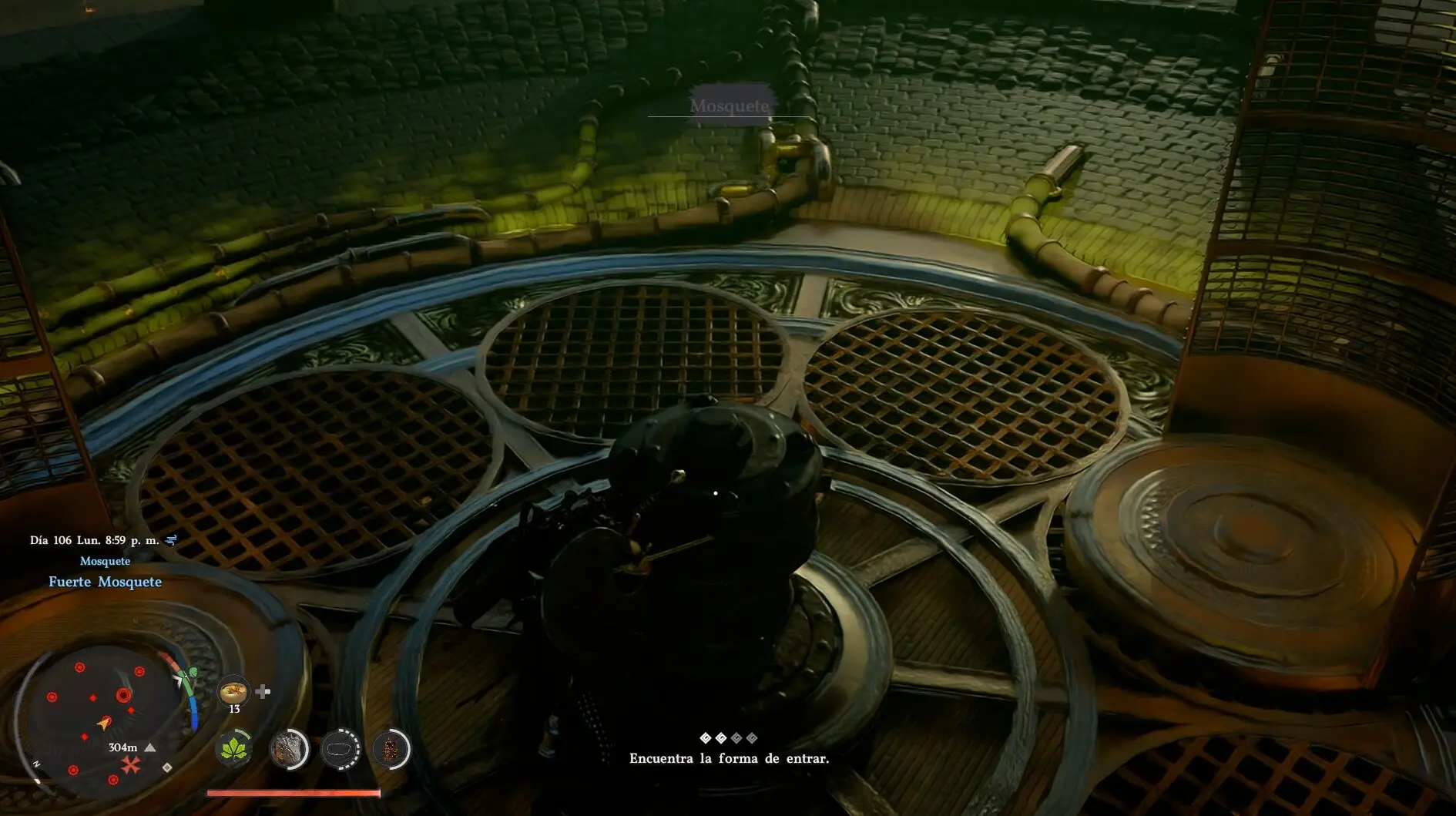Click the grey plus beside the food bowl
Screen dimensions: 1456x816
[x=263, y=691]
